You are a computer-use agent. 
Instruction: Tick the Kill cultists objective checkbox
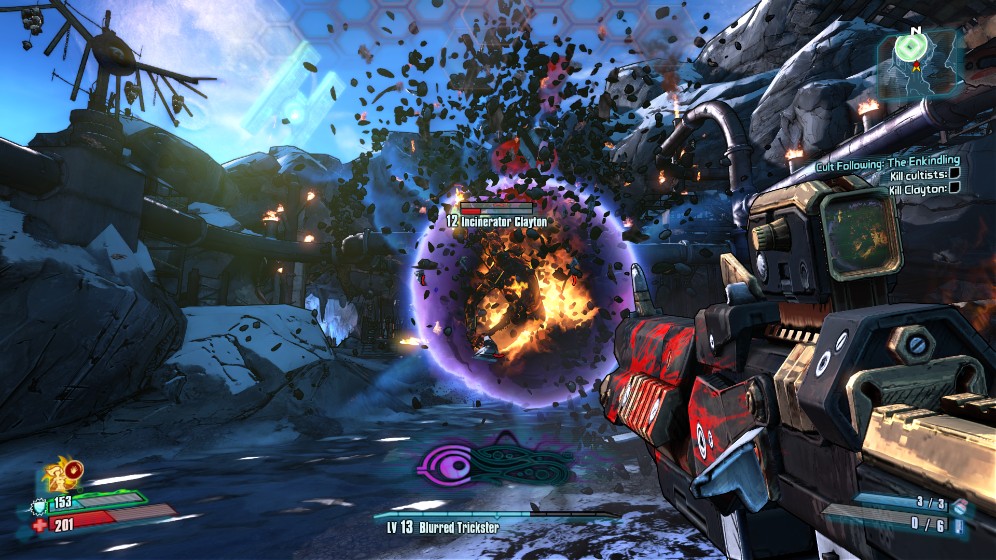[x=954, y=174]
